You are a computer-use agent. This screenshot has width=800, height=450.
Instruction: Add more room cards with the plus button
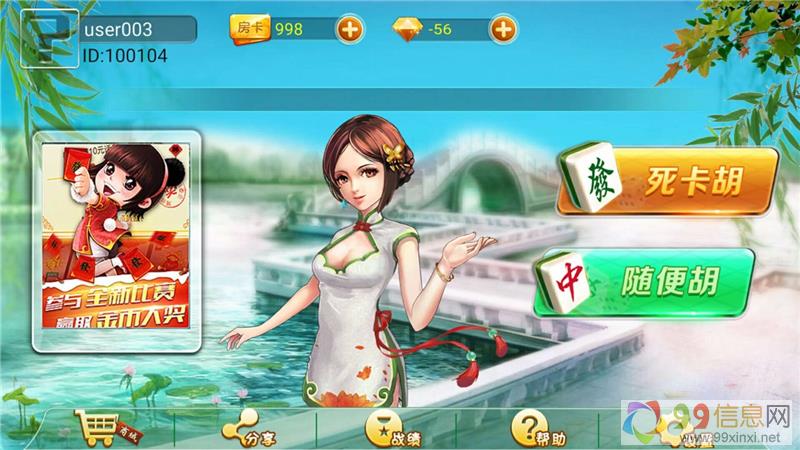pos(349,29)
